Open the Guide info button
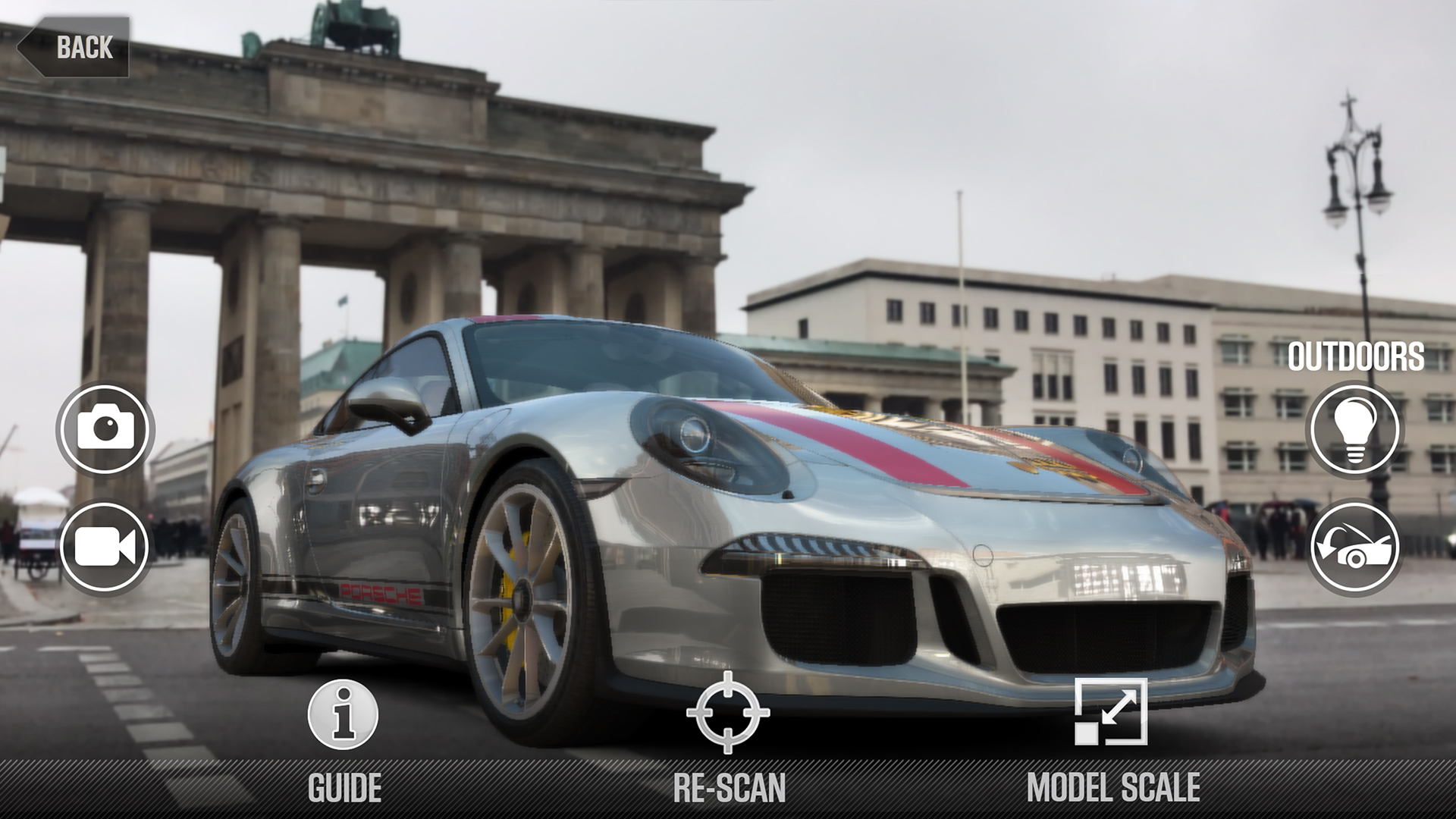 pos(344,715)
